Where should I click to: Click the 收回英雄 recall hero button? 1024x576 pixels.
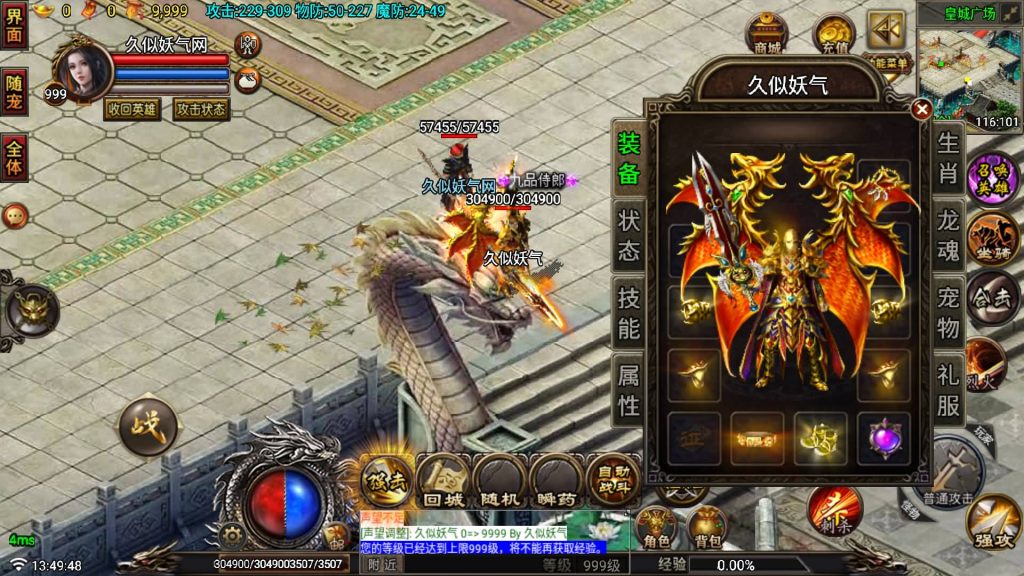[x=132, y=109]
